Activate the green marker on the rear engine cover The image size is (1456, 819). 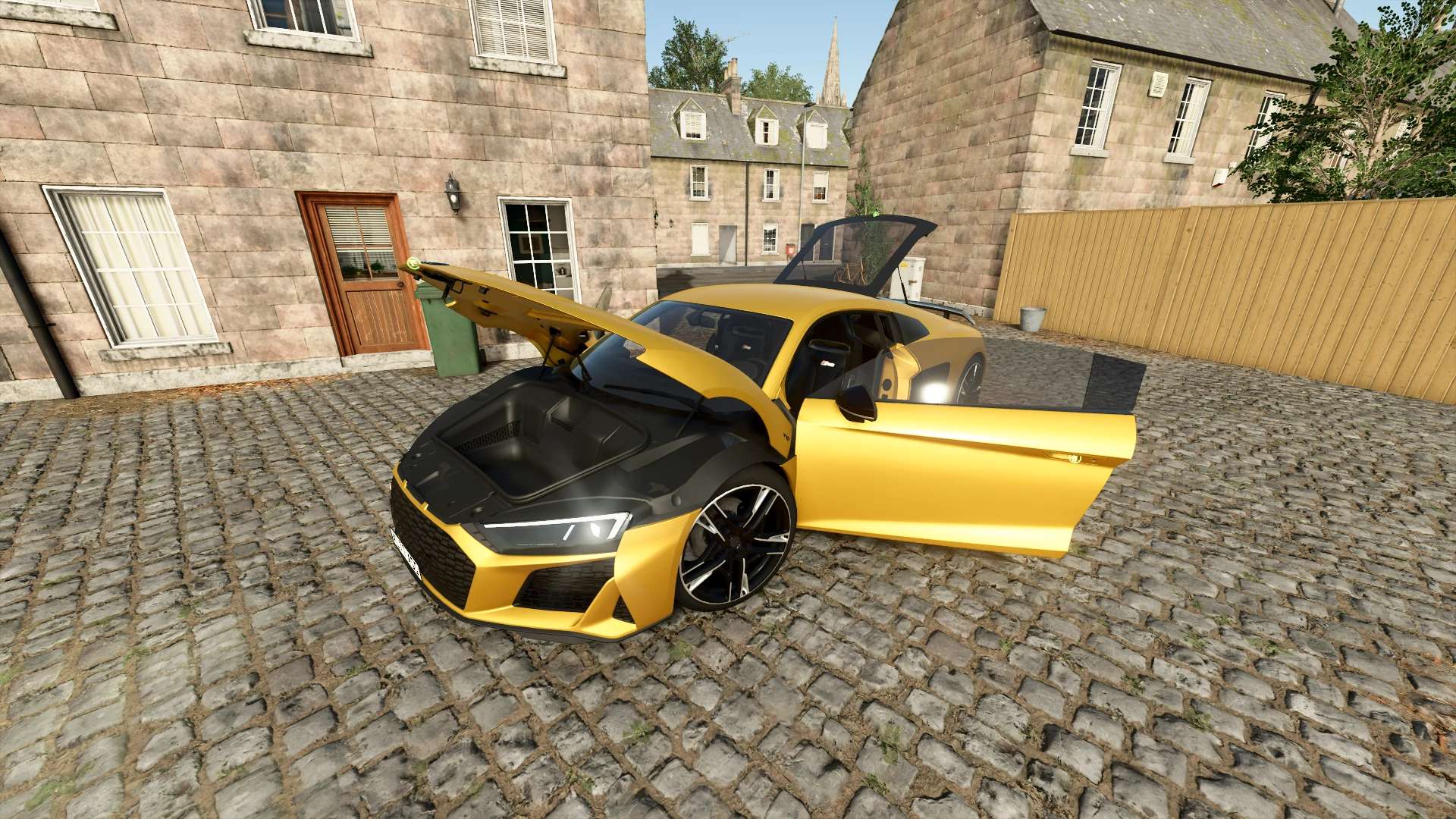[x=874, y=215]
